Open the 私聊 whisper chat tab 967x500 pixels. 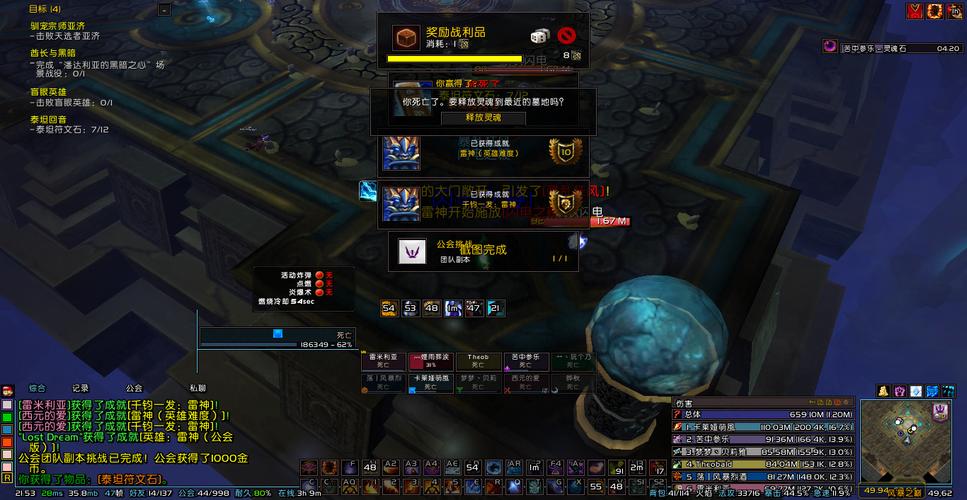(198, 388)
